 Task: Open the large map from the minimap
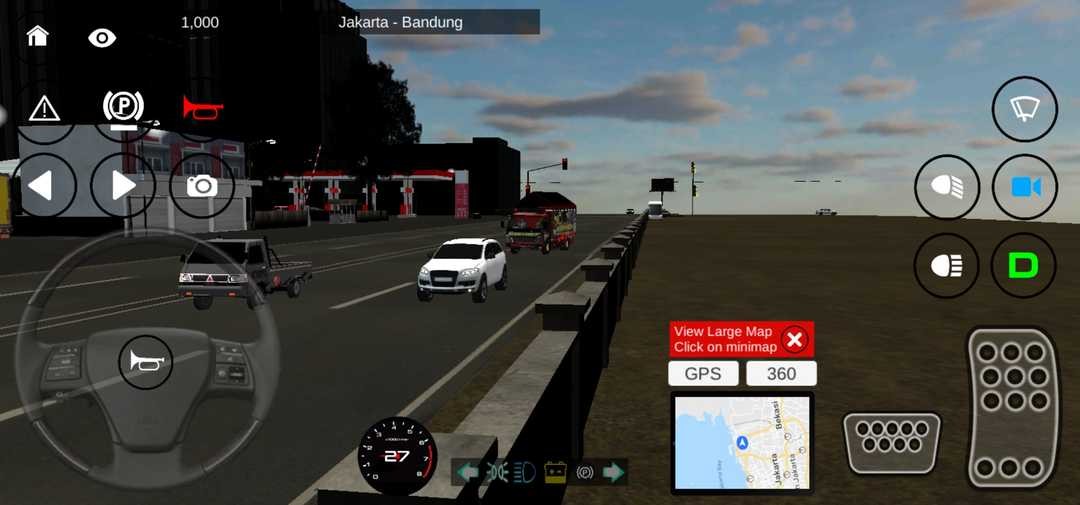tap(742, 442)
